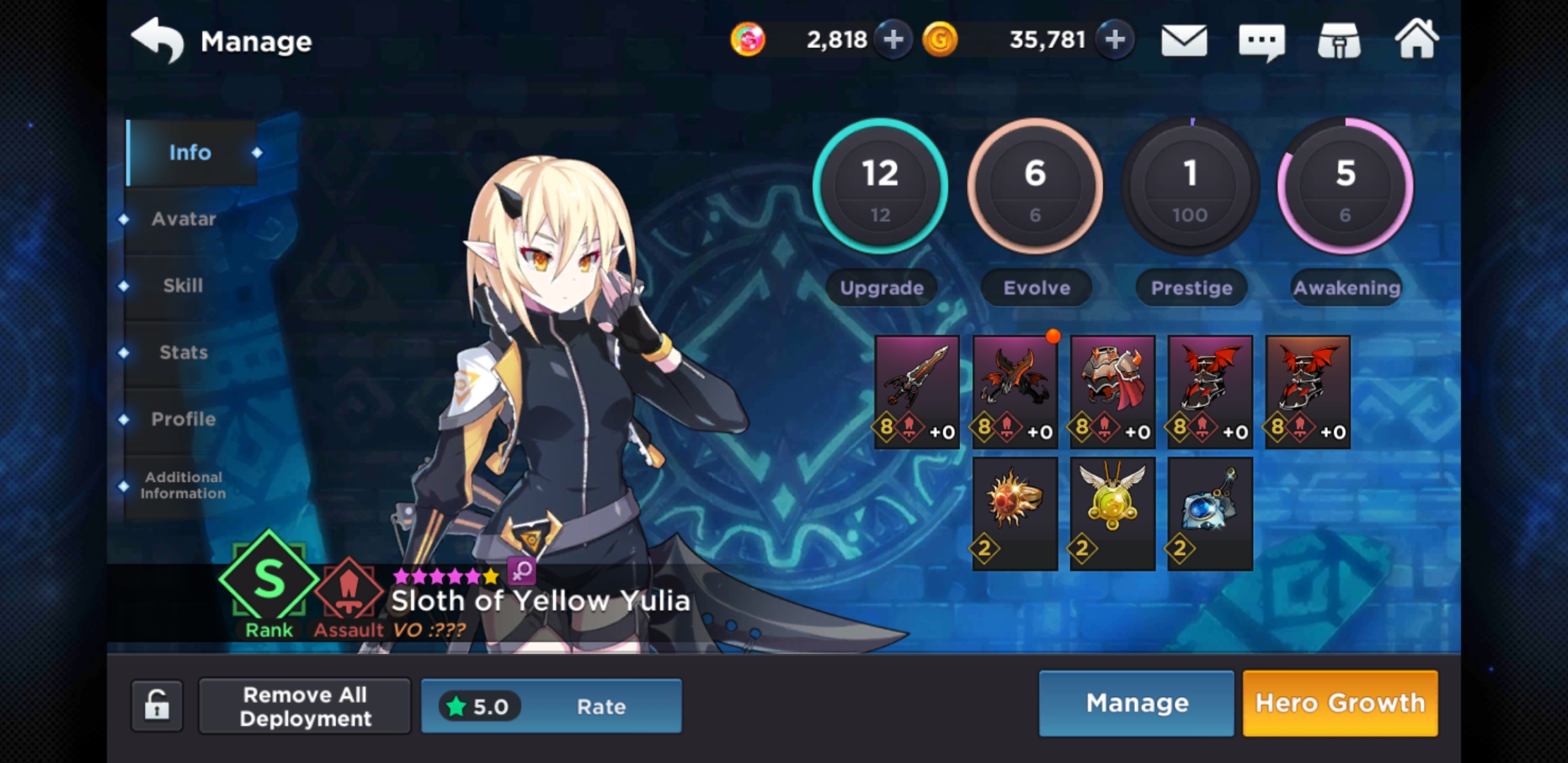
Task: Open the mail envelope icon
Action: click(1184, 40)
